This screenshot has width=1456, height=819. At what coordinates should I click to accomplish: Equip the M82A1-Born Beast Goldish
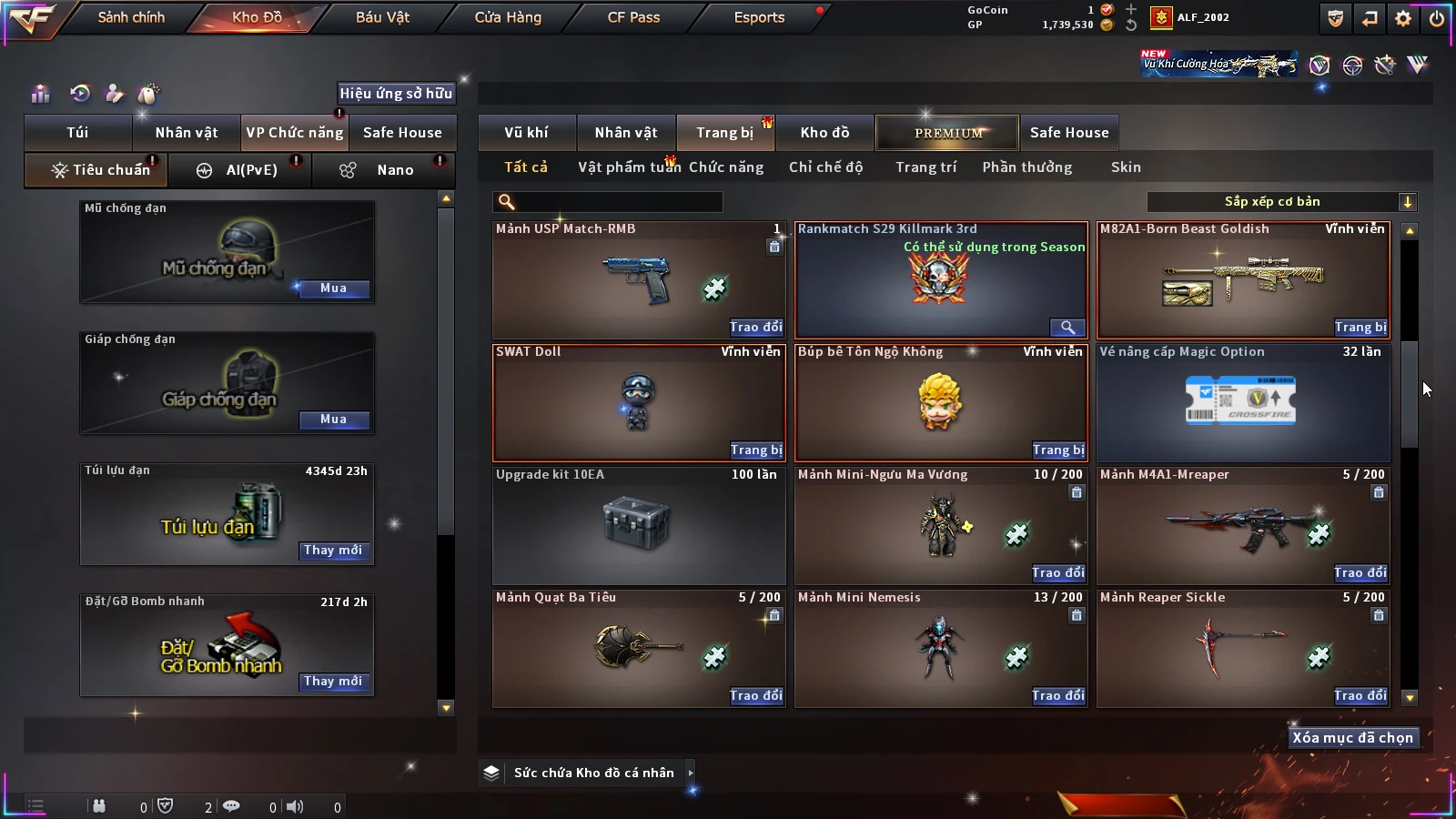pyautogui.click(x=1360, y=328)
